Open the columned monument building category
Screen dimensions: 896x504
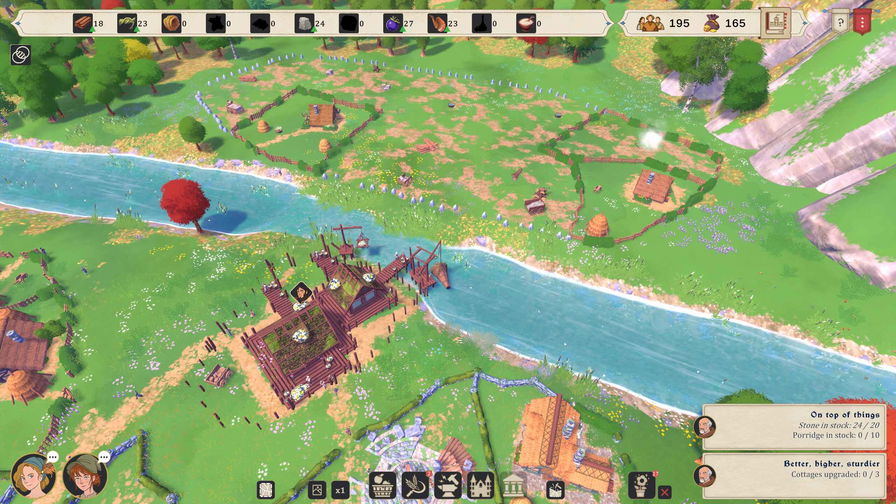point(513,487)
